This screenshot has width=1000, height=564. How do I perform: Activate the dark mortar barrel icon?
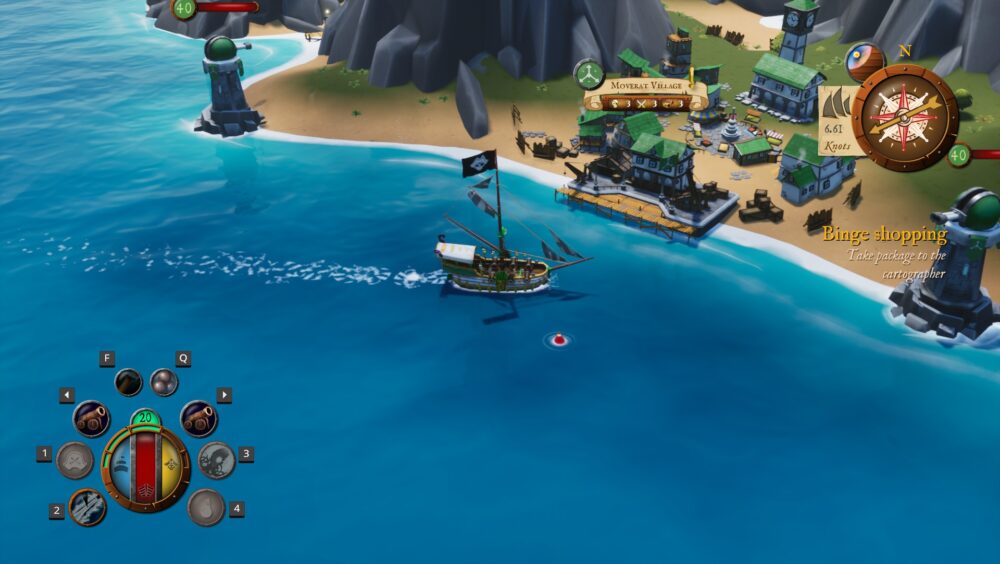point(128,381)
